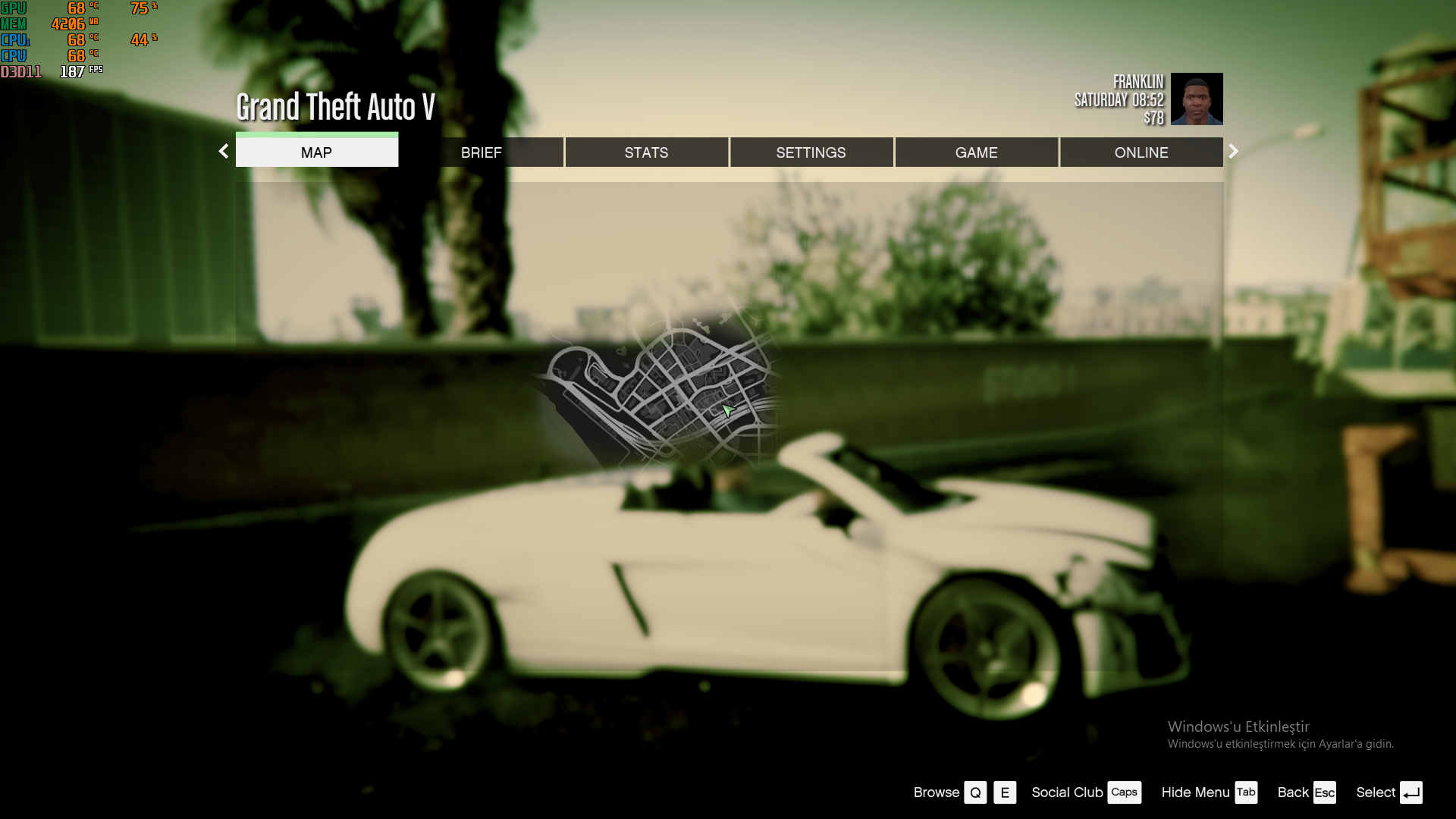
Task: Click the right arrow beside the tabs
Action: (1233, 151)
